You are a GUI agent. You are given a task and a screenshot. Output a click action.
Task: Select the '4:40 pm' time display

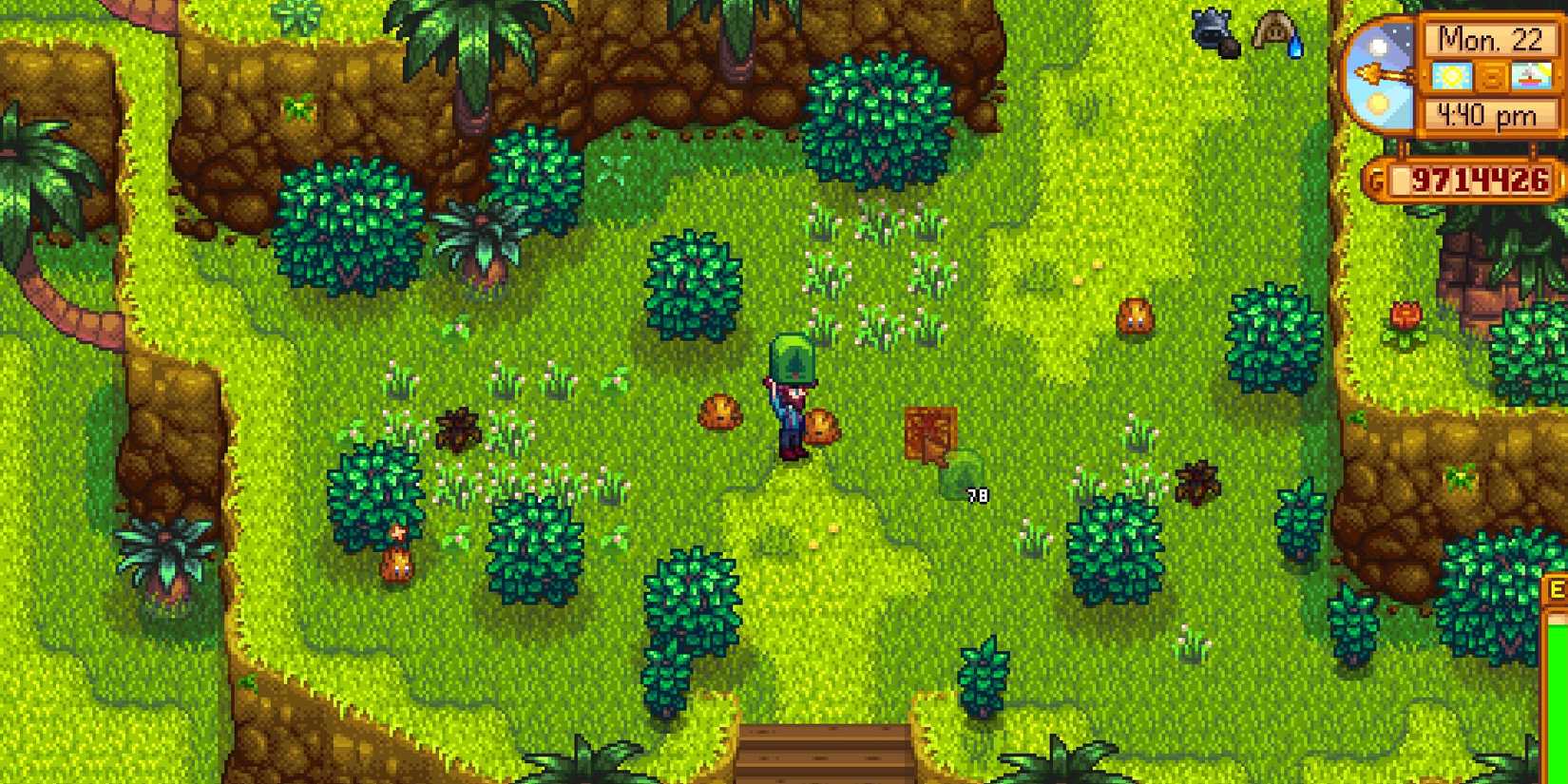[1487, 114]
